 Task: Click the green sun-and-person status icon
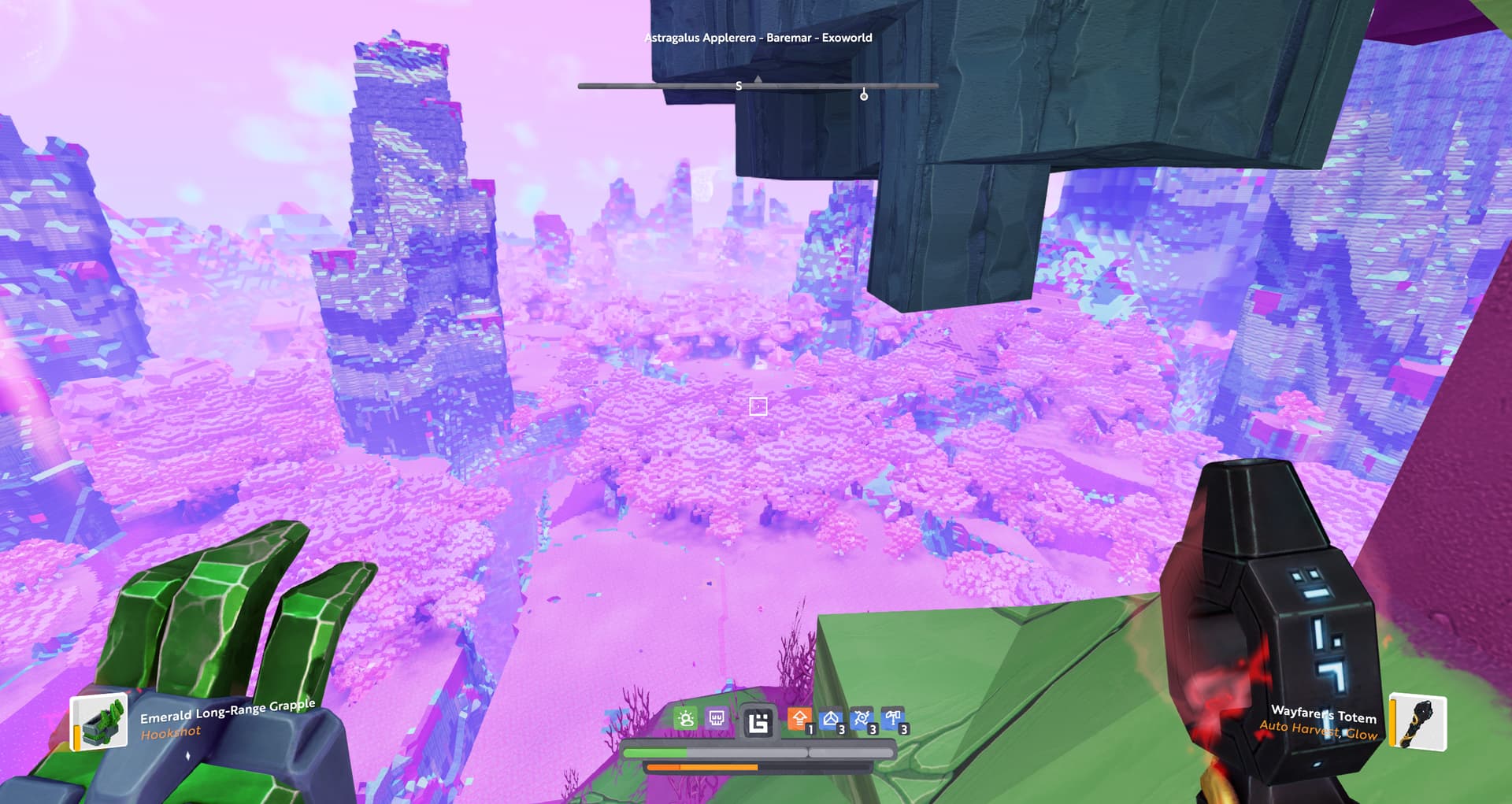685,718
